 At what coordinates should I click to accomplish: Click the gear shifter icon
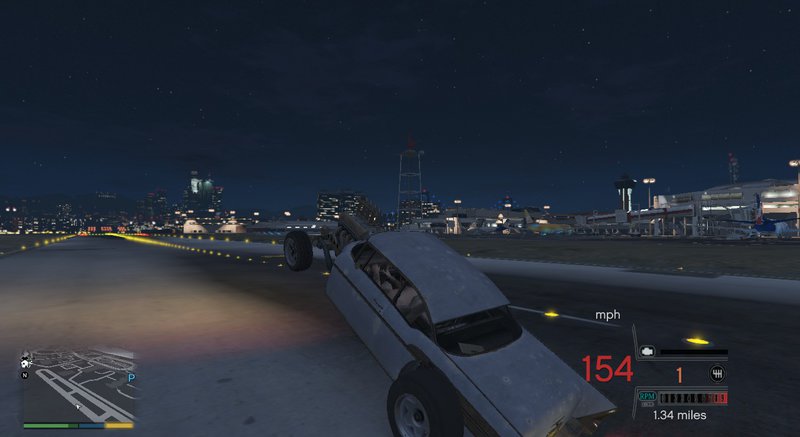[x=717, y=375]
